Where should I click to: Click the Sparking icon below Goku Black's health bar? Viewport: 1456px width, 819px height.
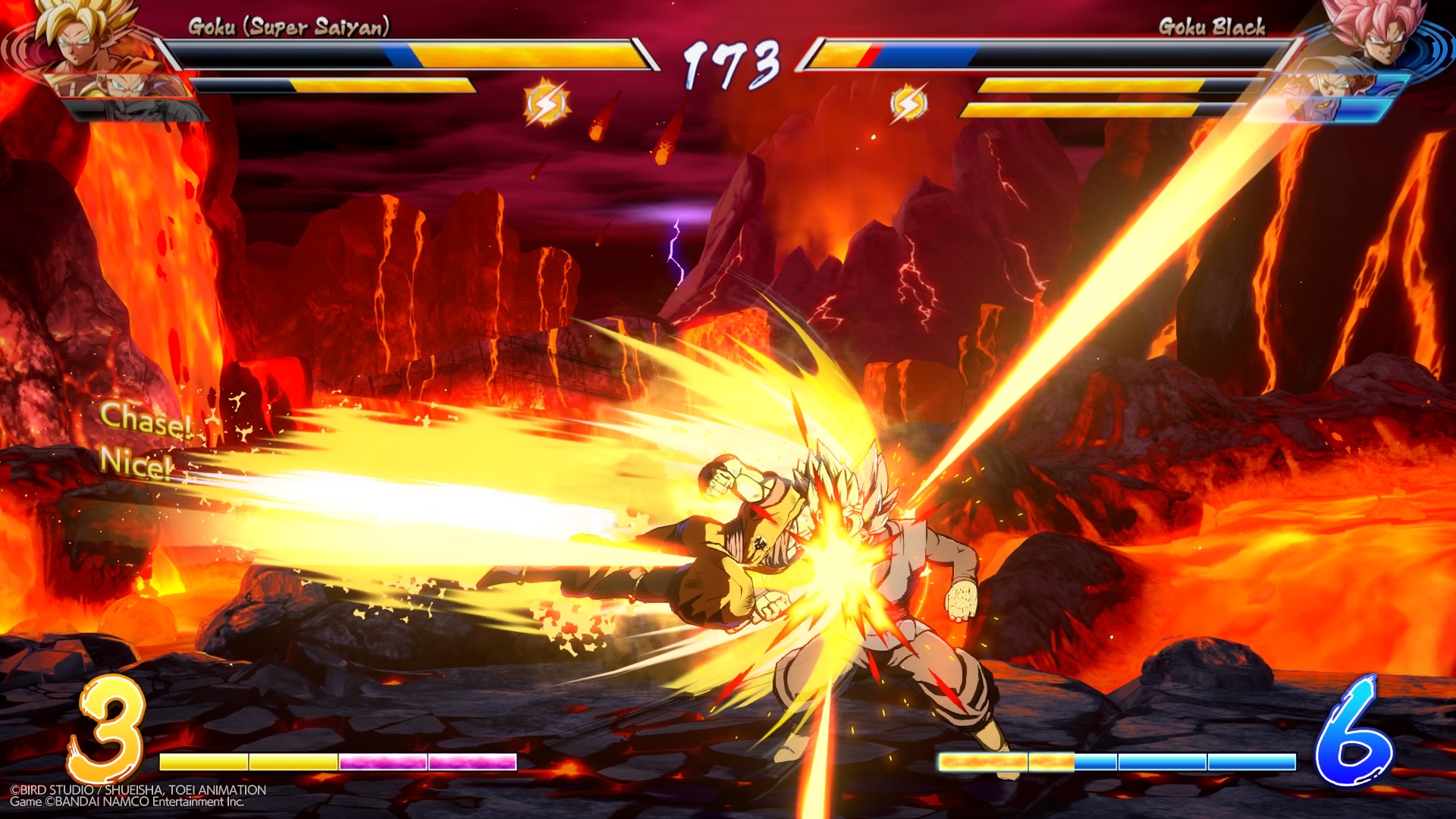tap(908, 104)
